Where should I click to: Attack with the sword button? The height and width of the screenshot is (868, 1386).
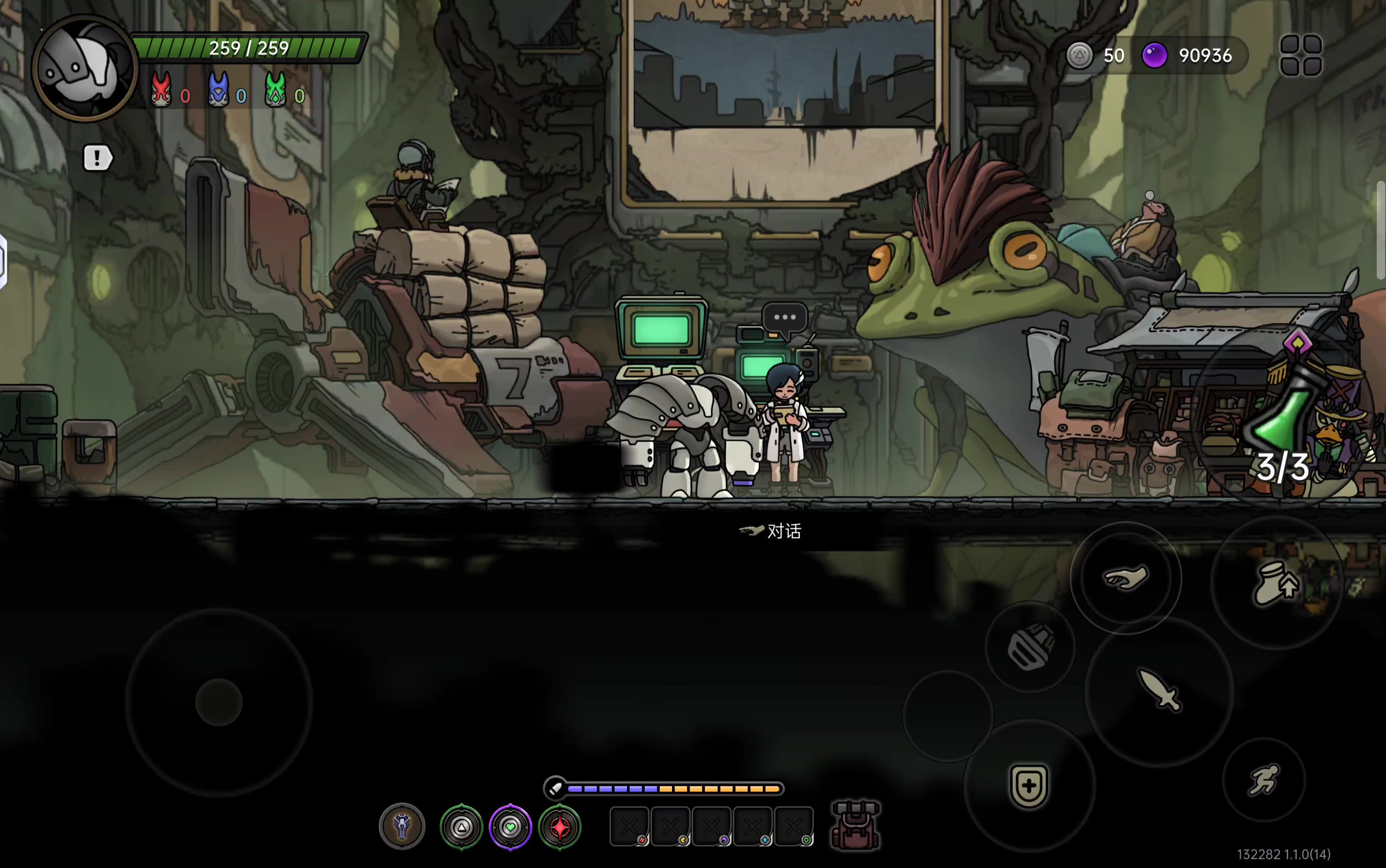[x=1159, y=691]
